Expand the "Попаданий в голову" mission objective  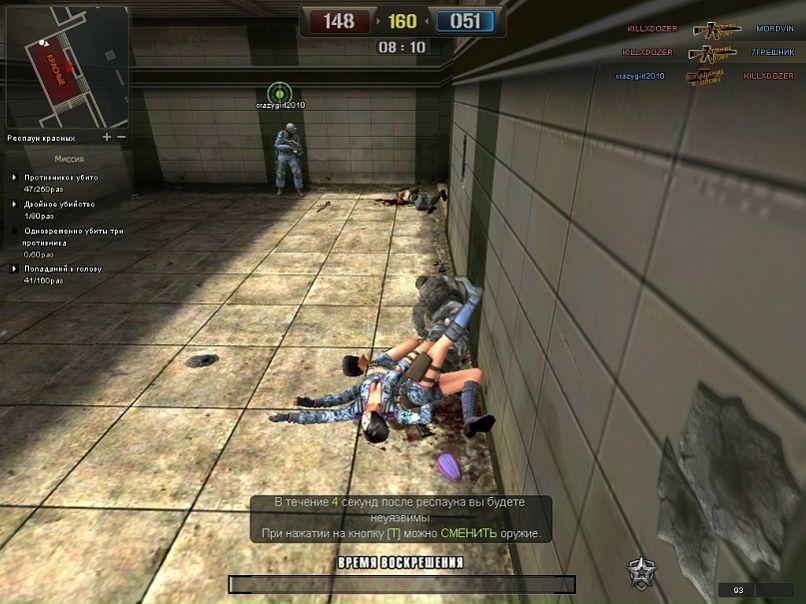(x=14, y=269)
